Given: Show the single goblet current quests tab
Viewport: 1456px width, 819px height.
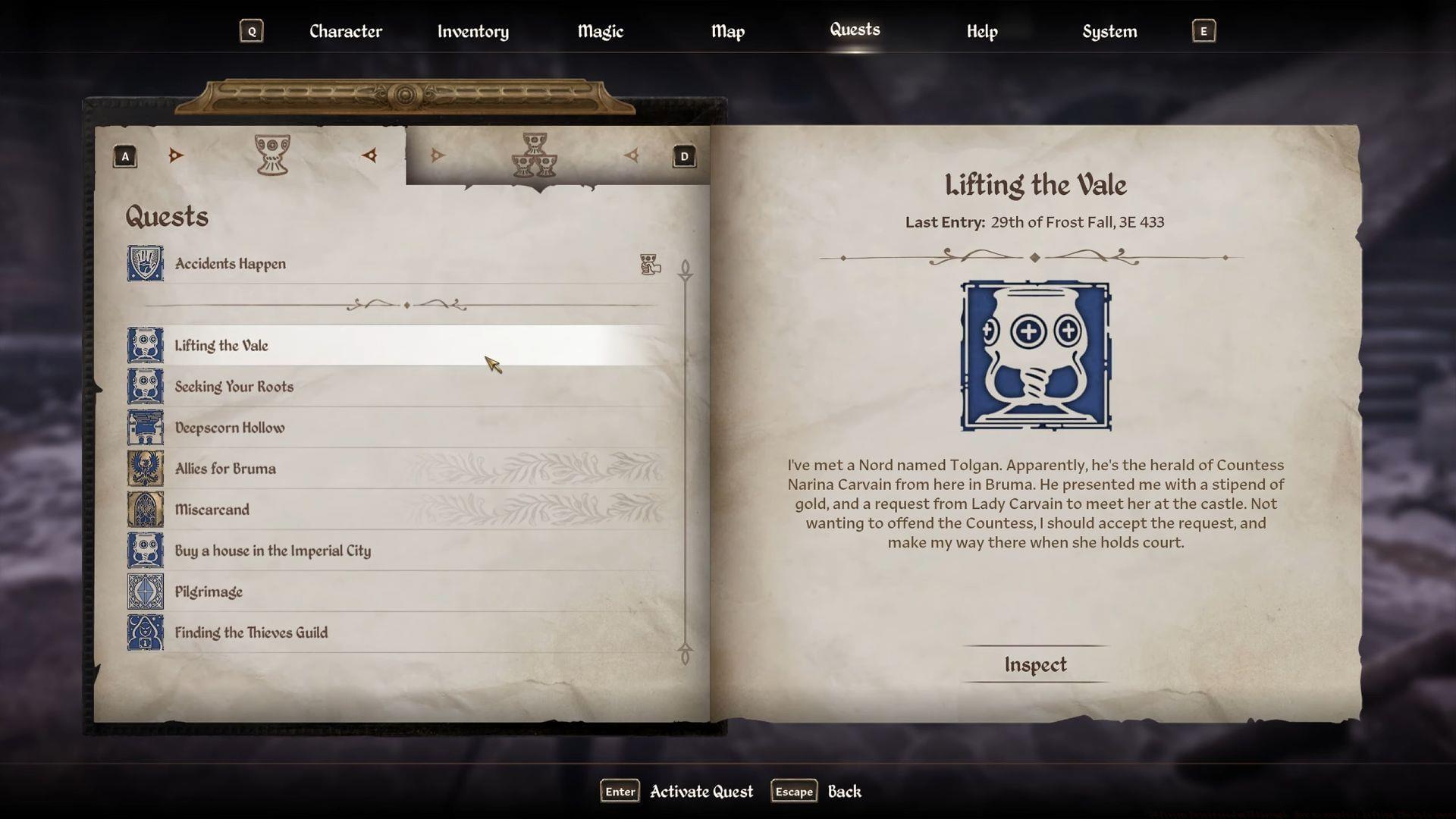Looking at the screenshot, I should click(272, 155).
